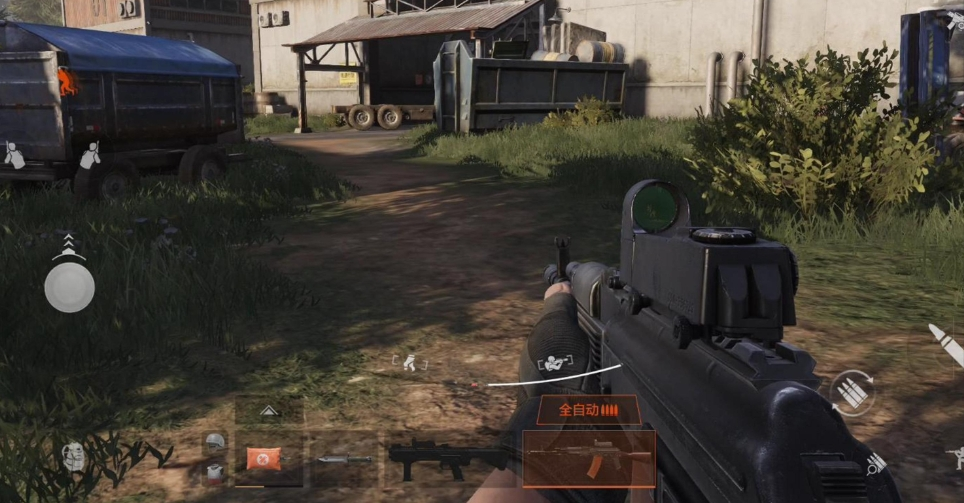The image size is (964, 503).
Task: Activate the auto-sprint arrow above joystick
Action: (68, 243)
